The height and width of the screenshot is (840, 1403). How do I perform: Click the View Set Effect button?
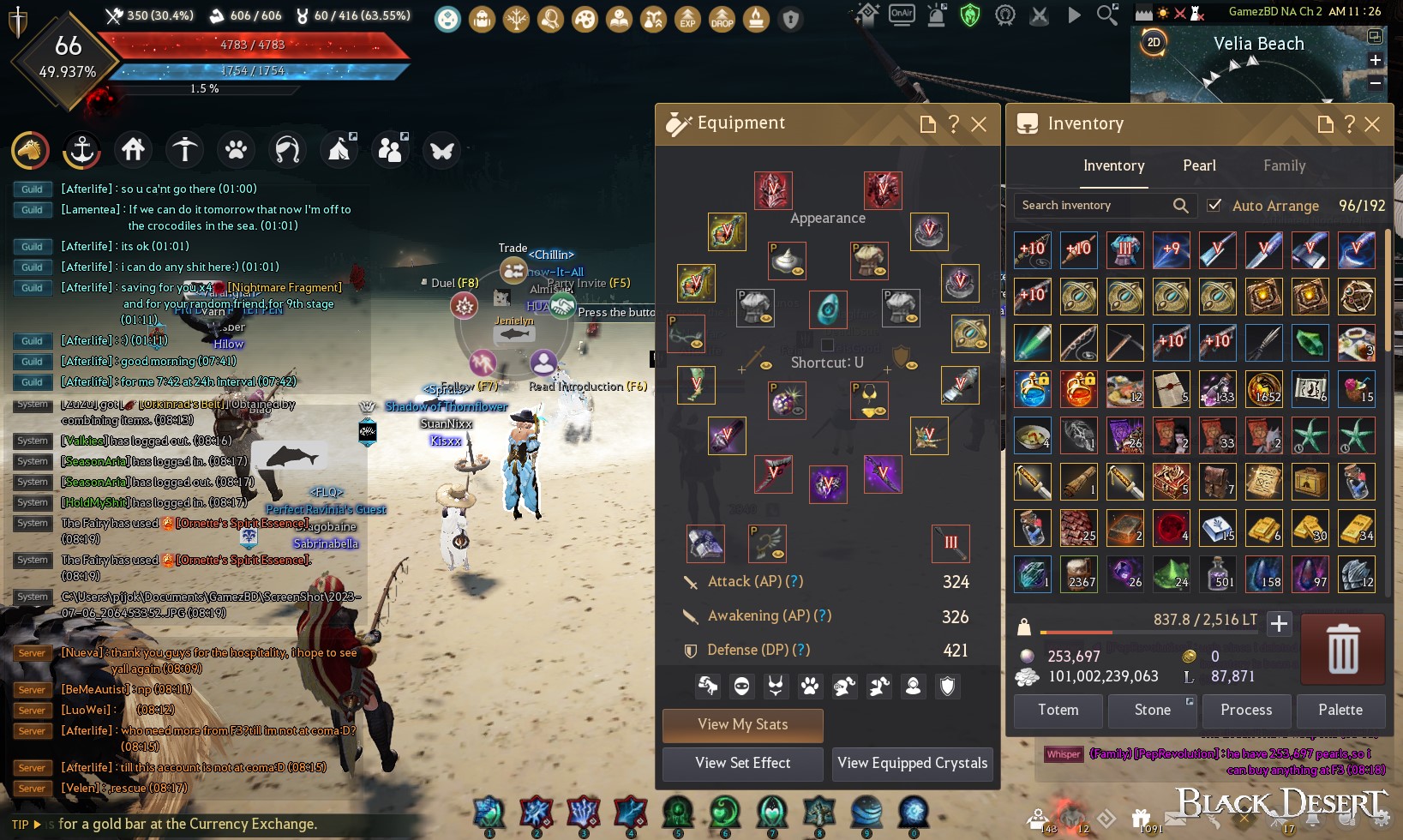coord(742,763)
